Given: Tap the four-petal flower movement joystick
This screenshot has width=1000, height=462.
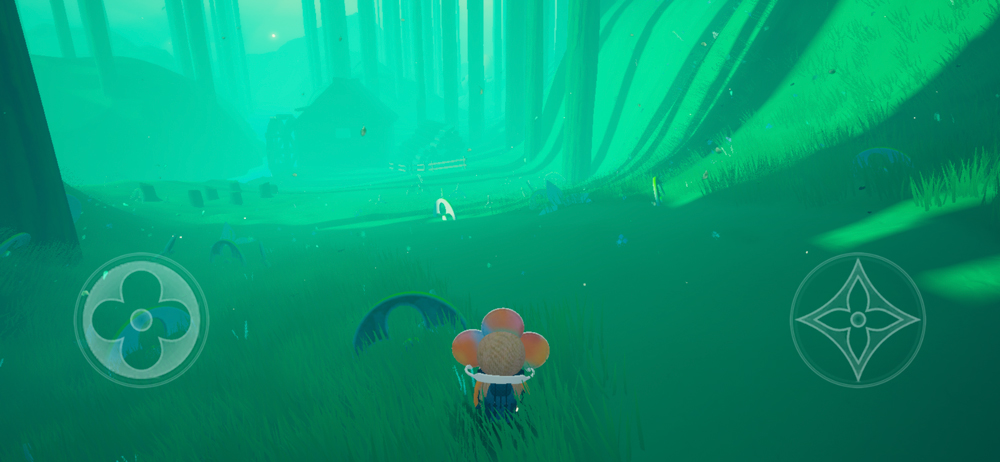Looking at the screenshot, I should [141, 320].
